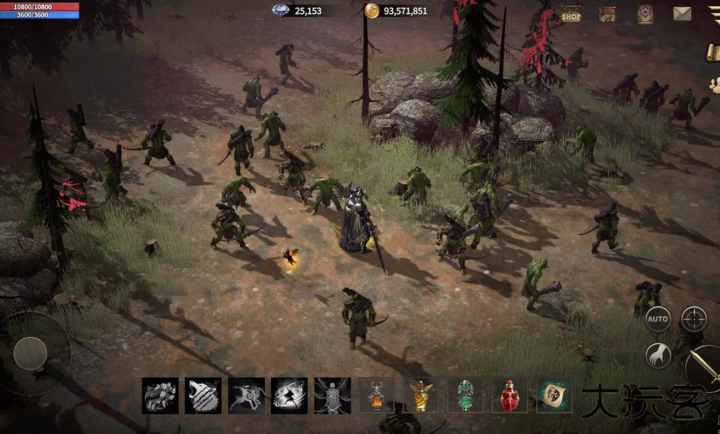720x434 pixels.
Task: Use the roaring beast skill icon
Action: (x=203, y=395)
